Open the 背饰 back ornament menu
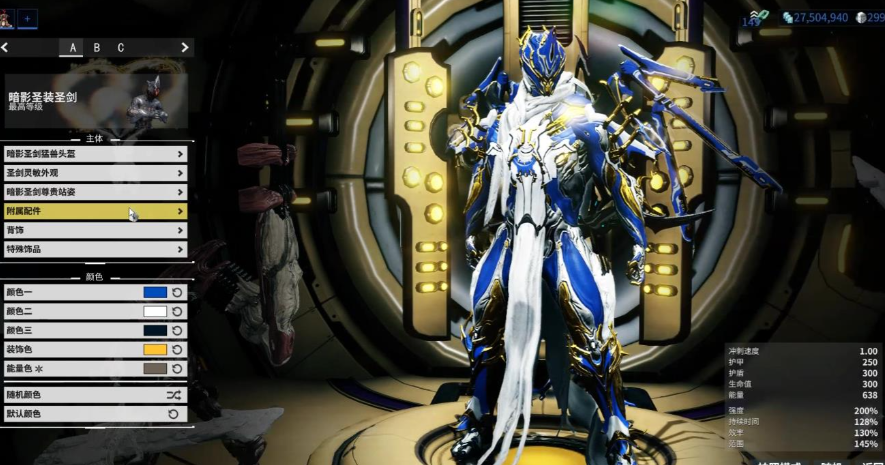This screenshot has height=465, width=885. click(95, 230)
